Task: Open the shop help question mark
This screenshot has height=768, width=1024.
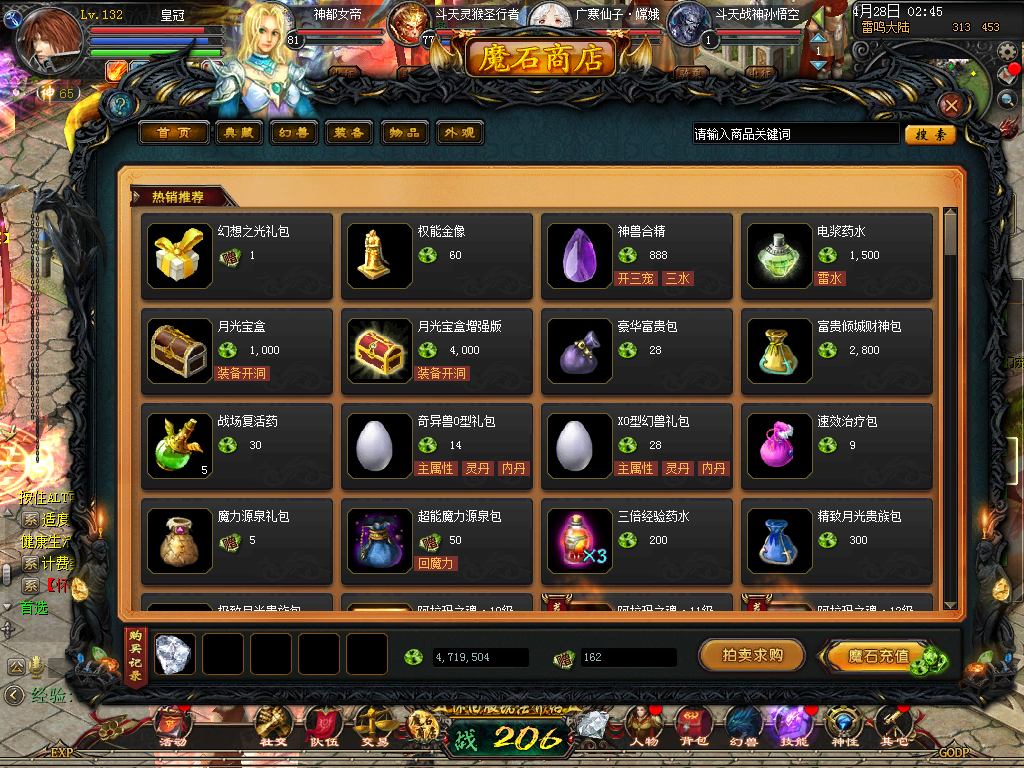Action: click(x=121, y=105)
